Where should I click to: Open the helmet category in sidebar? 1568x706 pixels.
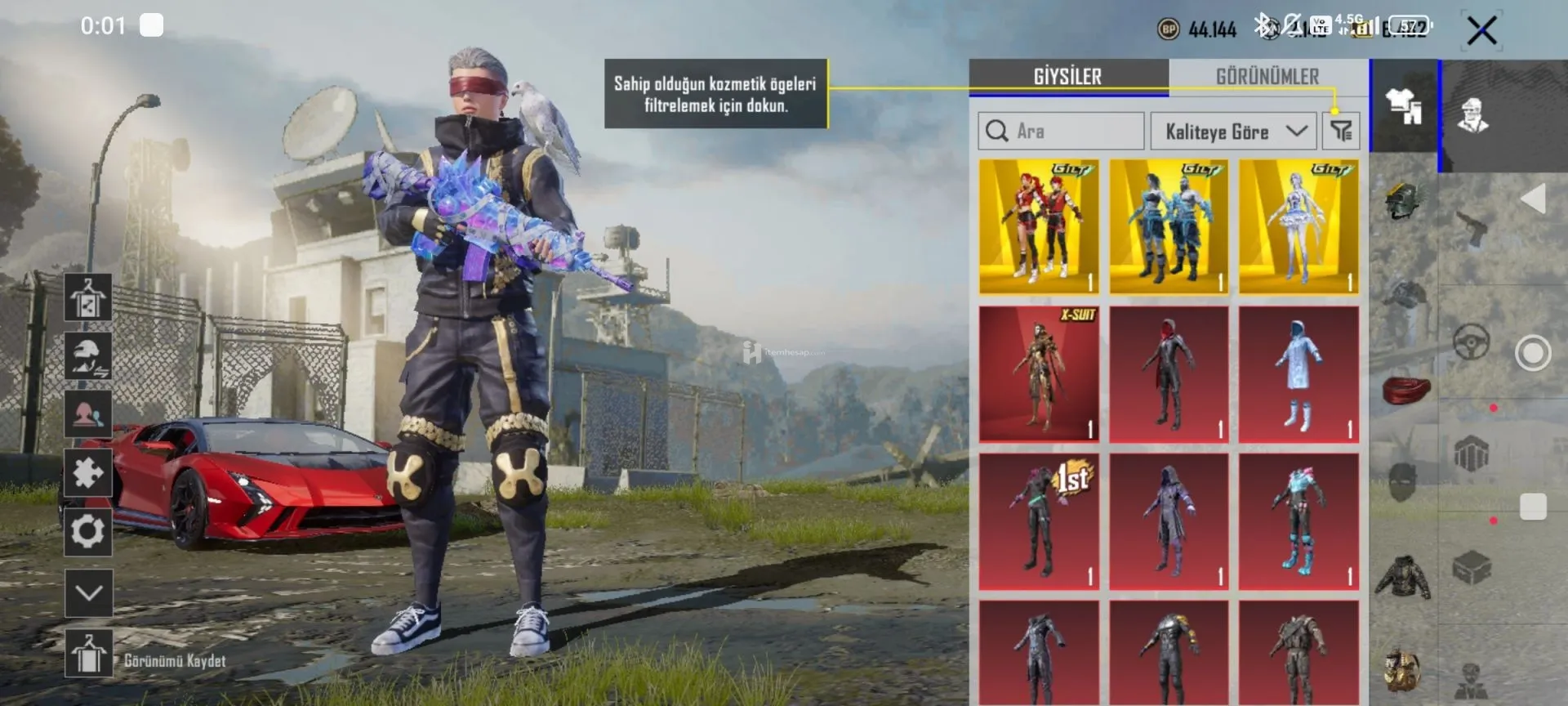(x=1403, y=200)
